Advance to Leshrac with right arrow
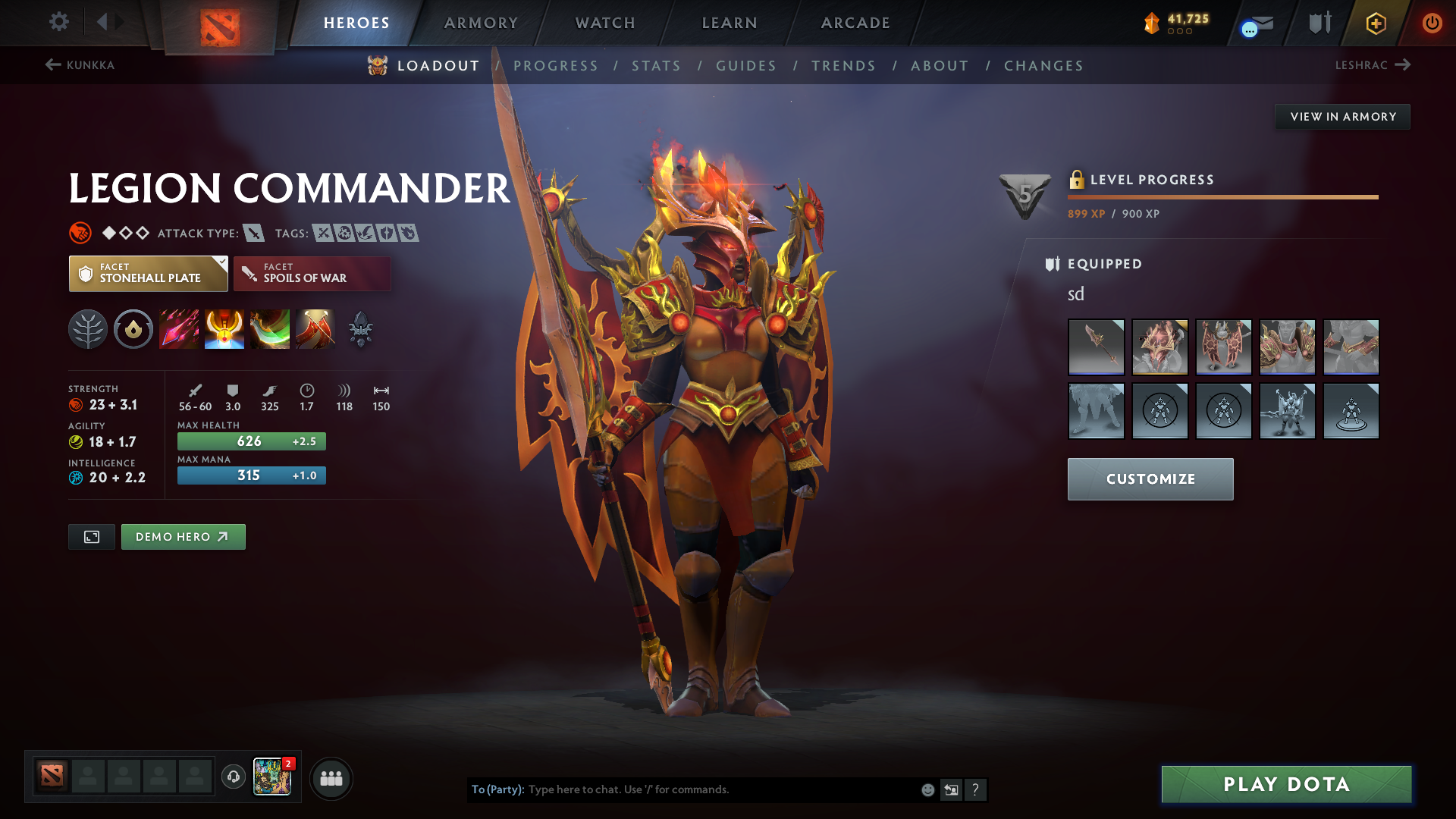The width and height of the screenshot is (1456, 819). click(1404, 65)
